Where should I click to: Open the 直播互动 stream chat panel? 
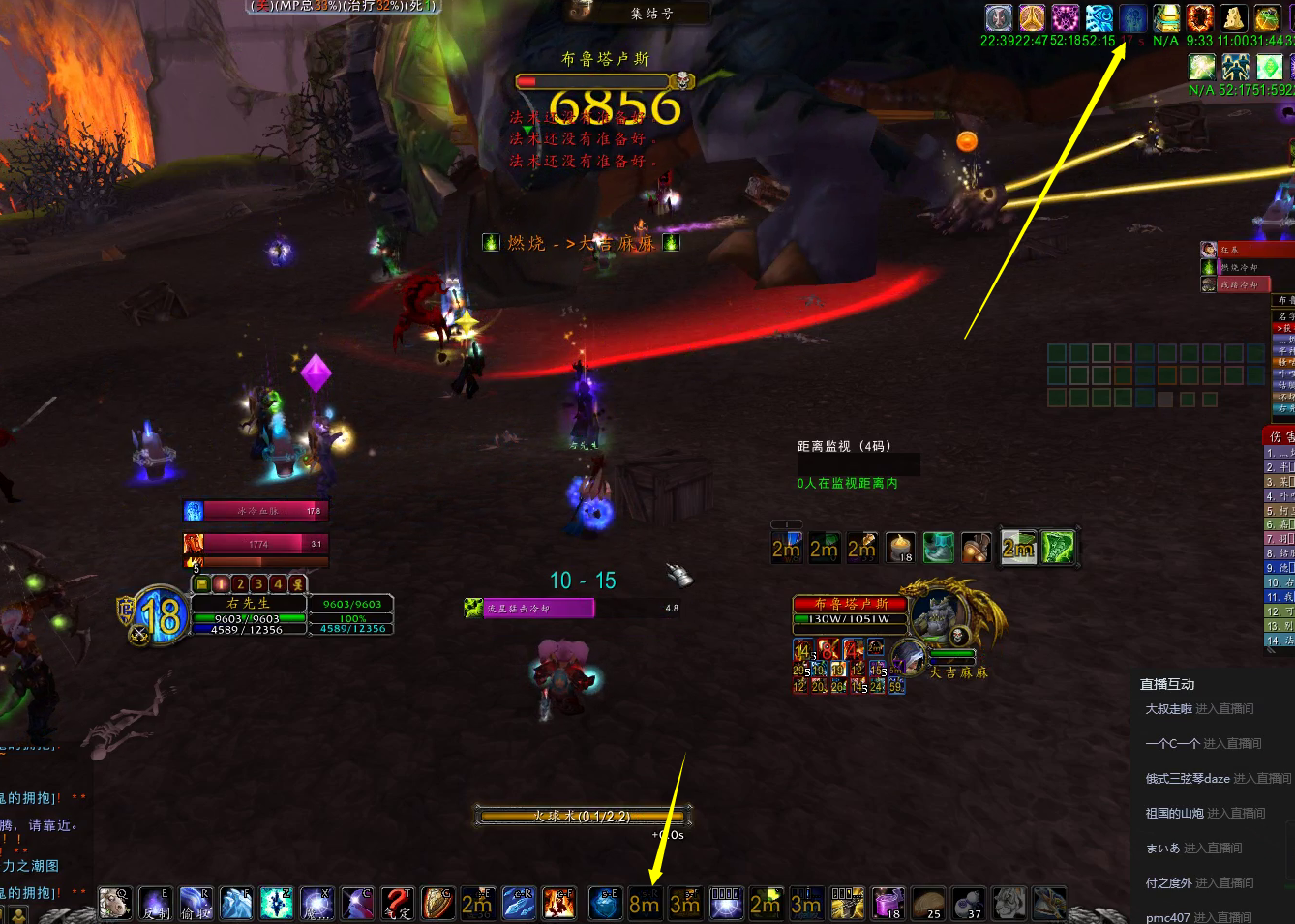pos(1167,684)
